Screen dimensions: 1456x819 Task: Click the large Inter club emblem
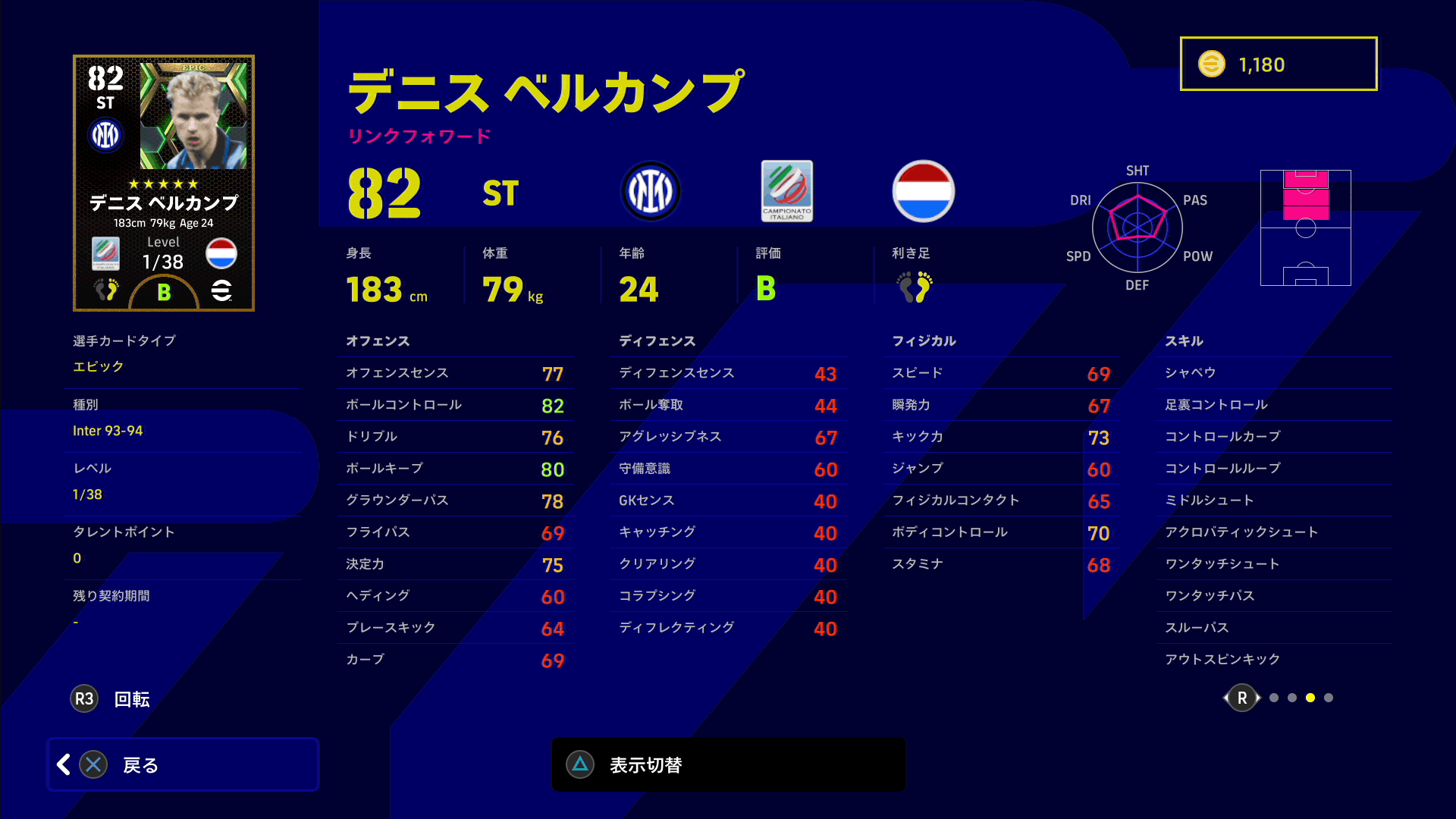pos(650,191)
